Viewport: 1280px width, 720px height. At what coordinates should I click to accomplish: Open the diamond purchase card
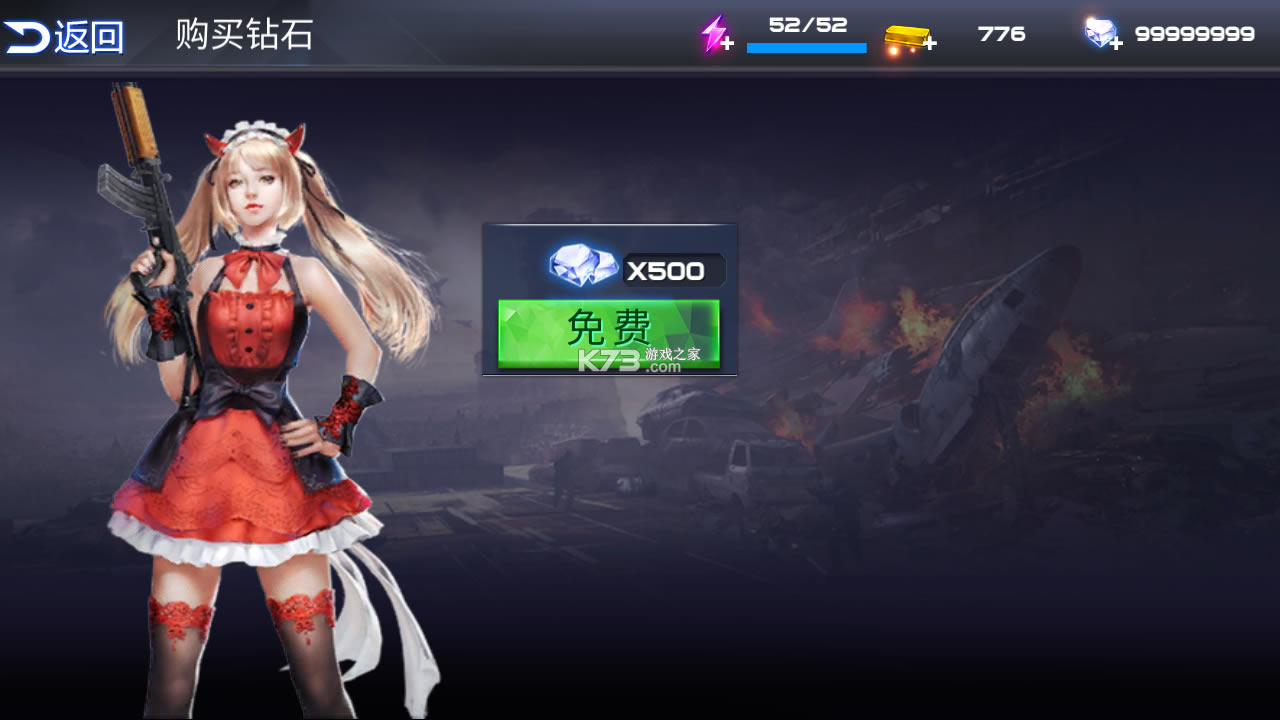pos(608,300)
